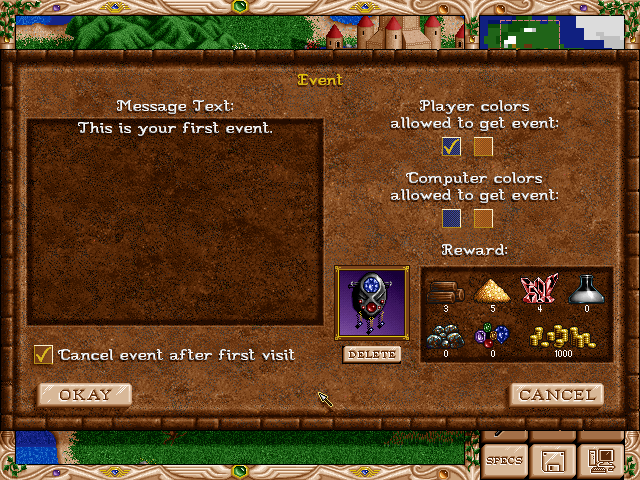Change the ore reward amount
The image size is (640, 480).
[447, 338]
